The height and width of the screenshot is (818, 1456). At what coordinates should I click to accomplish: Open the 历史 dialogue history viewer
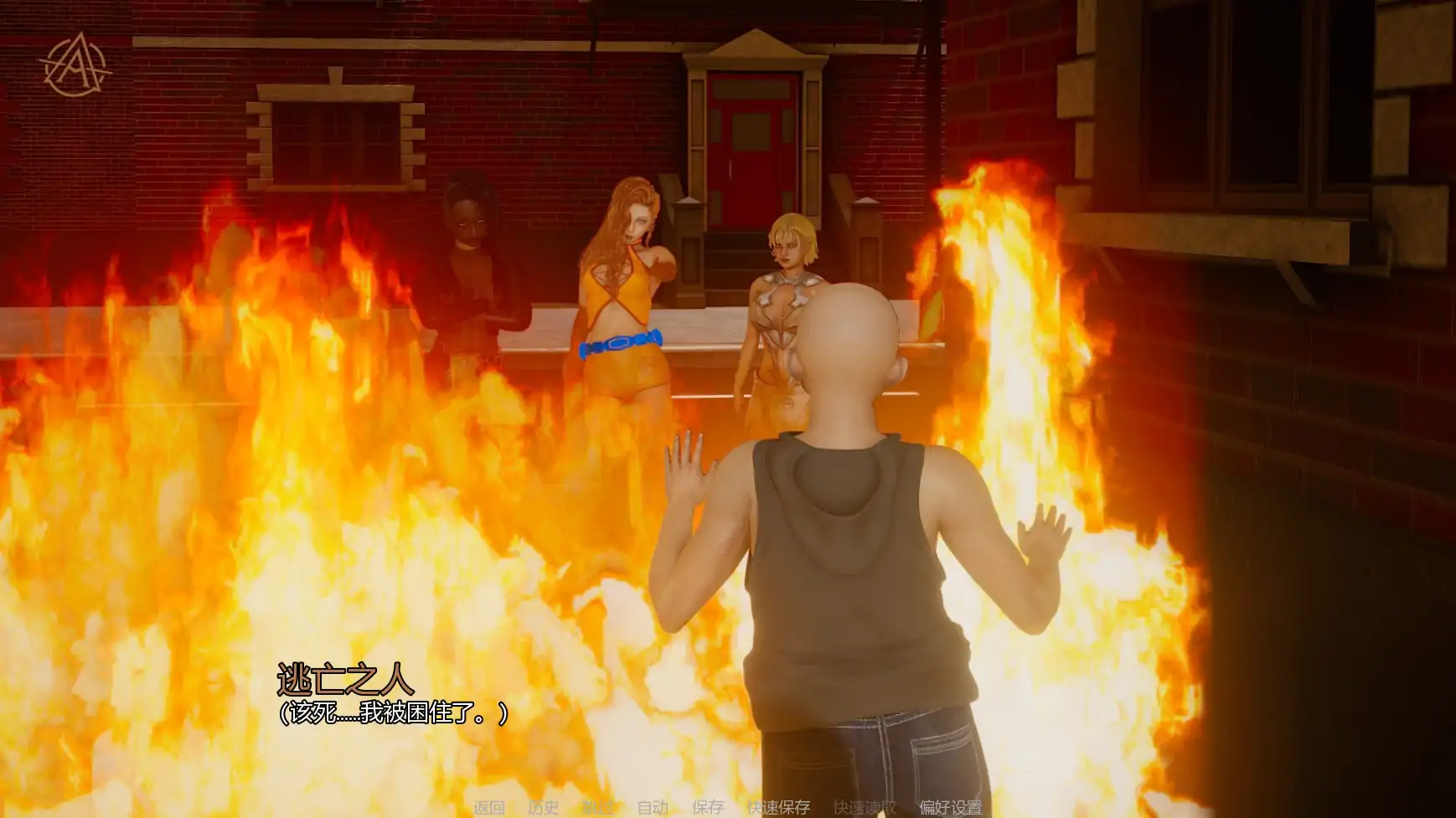tap(543, 807)
